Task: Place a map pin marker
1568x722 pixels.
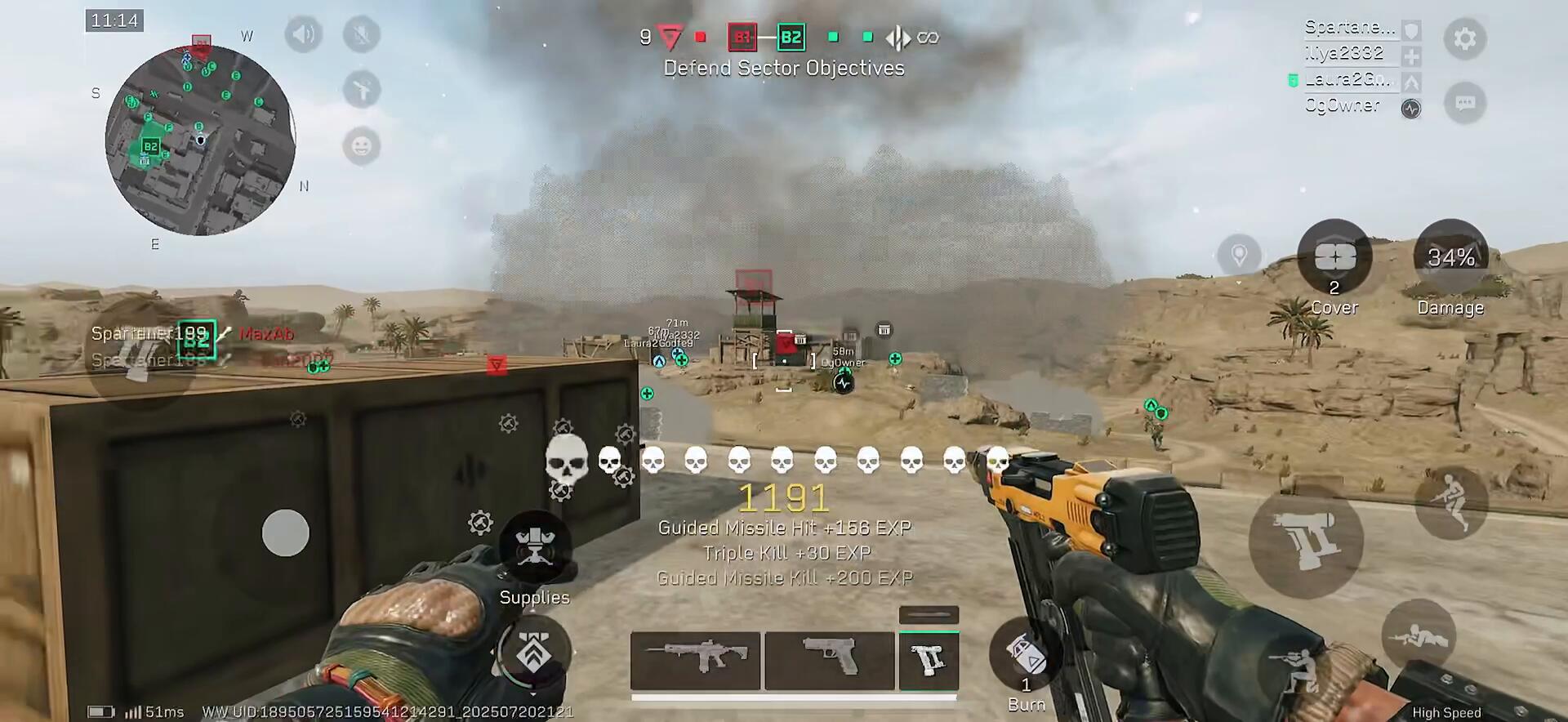Action: click(x=1239, y=255)
